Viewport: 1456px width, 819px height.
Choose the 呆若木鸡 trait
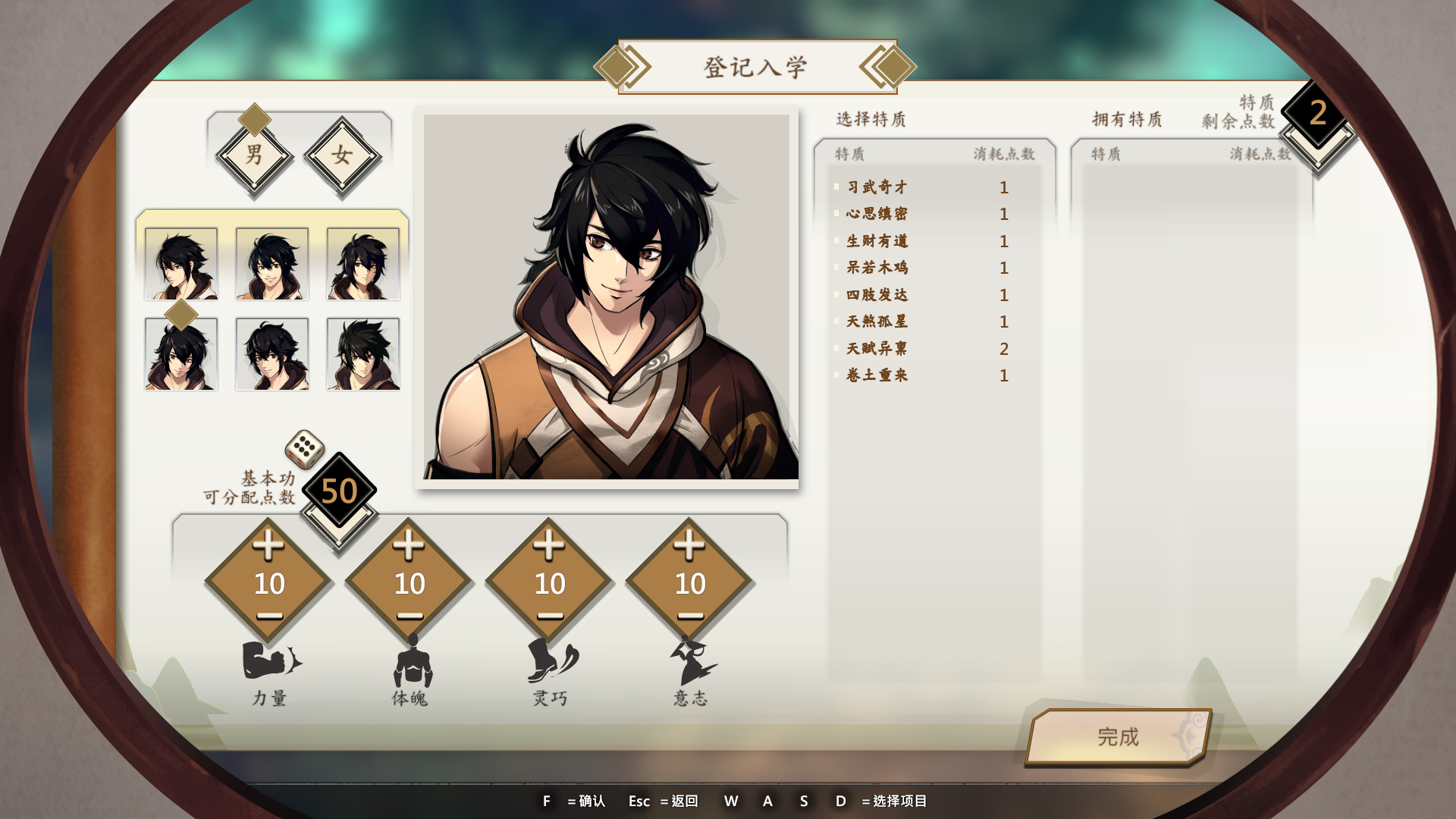pyautogui.click(x=877, y=268)
